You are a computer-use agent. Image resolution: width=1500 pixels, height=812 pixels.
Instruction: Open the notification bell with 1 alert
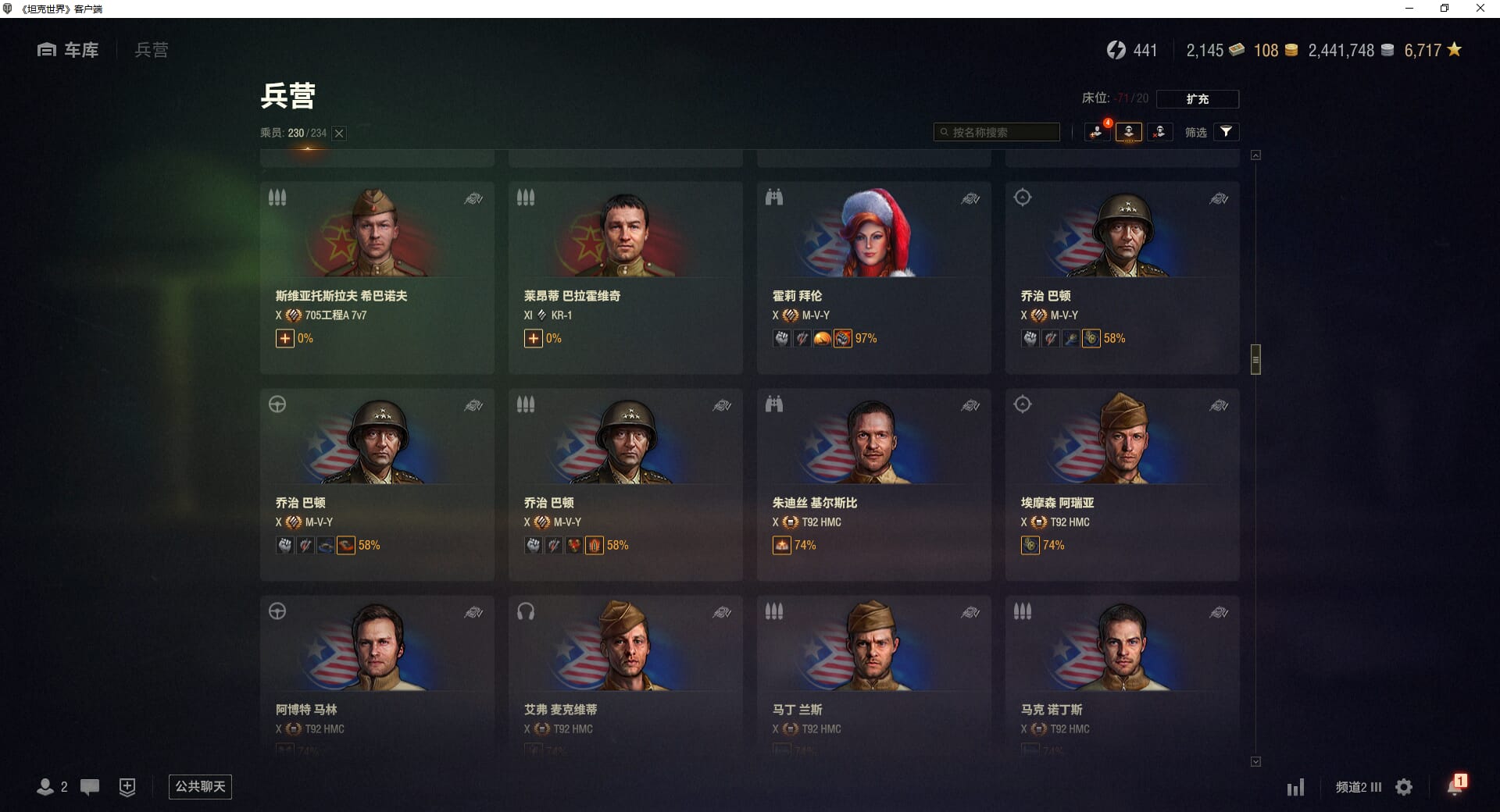click(x=1455, y=786)
